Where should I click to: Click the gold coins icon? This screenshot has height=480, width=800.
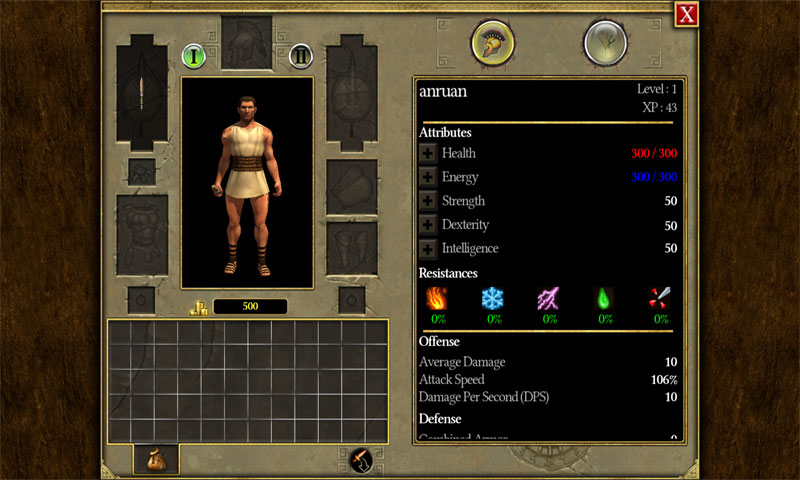(198, 306)
